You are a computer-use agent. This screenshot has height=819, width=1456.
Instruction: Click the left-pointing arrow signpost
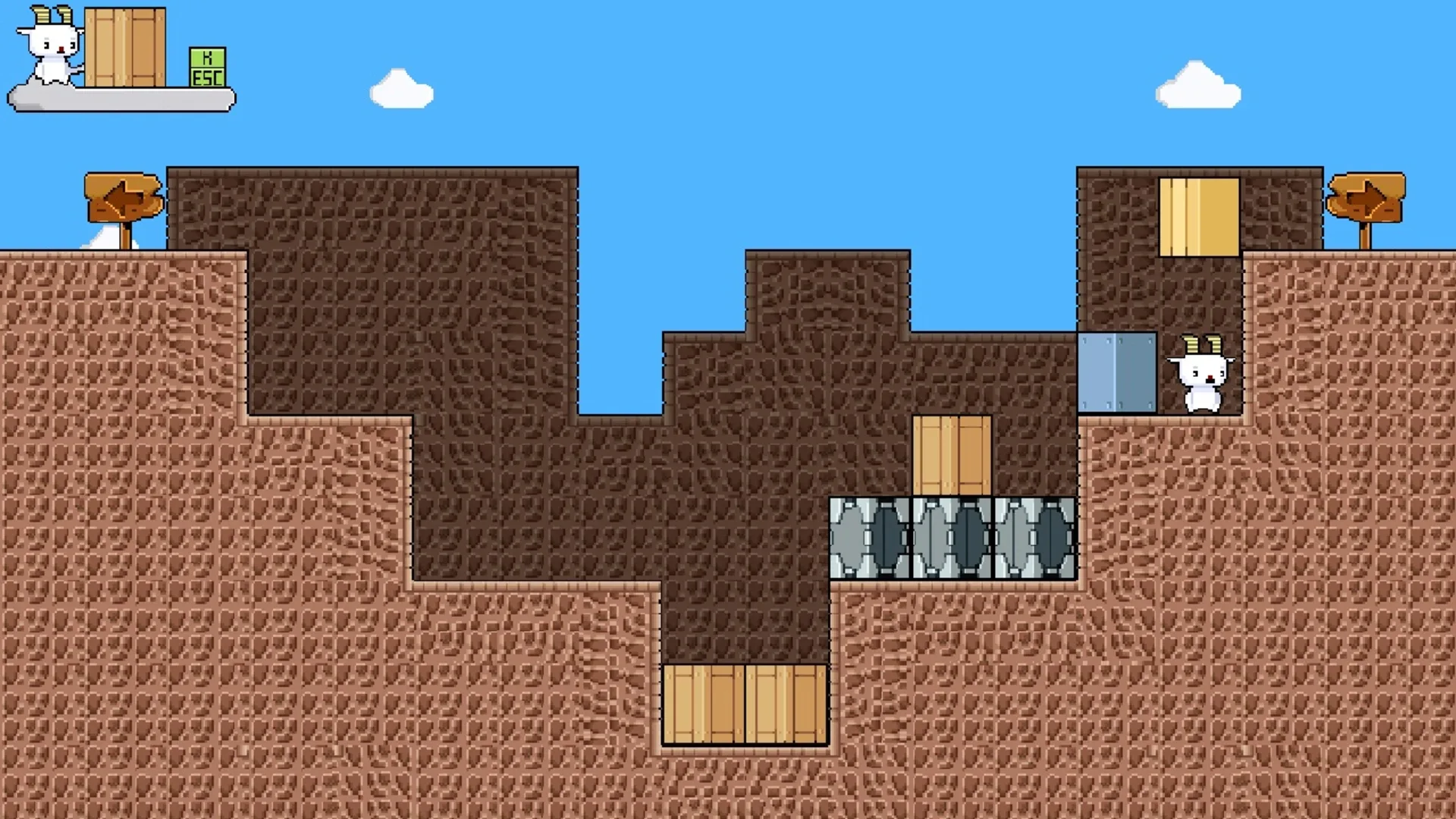[x=124, y=196]
